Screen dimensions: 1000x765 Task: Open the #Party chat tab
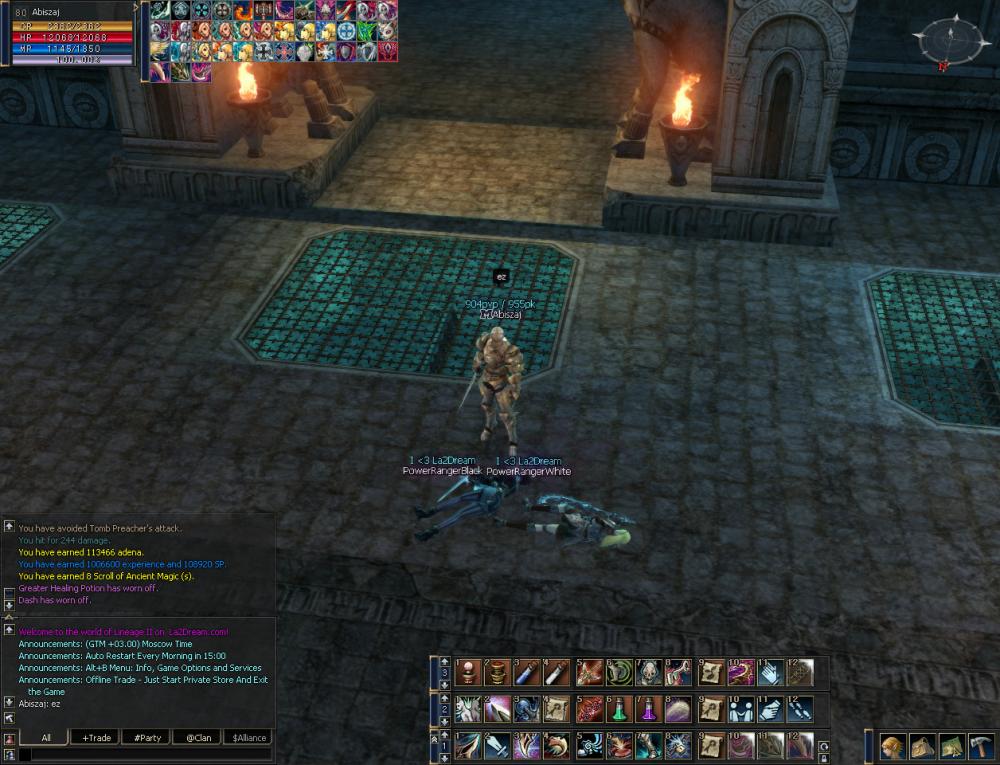pyautogui.click(x=146, y=738)
